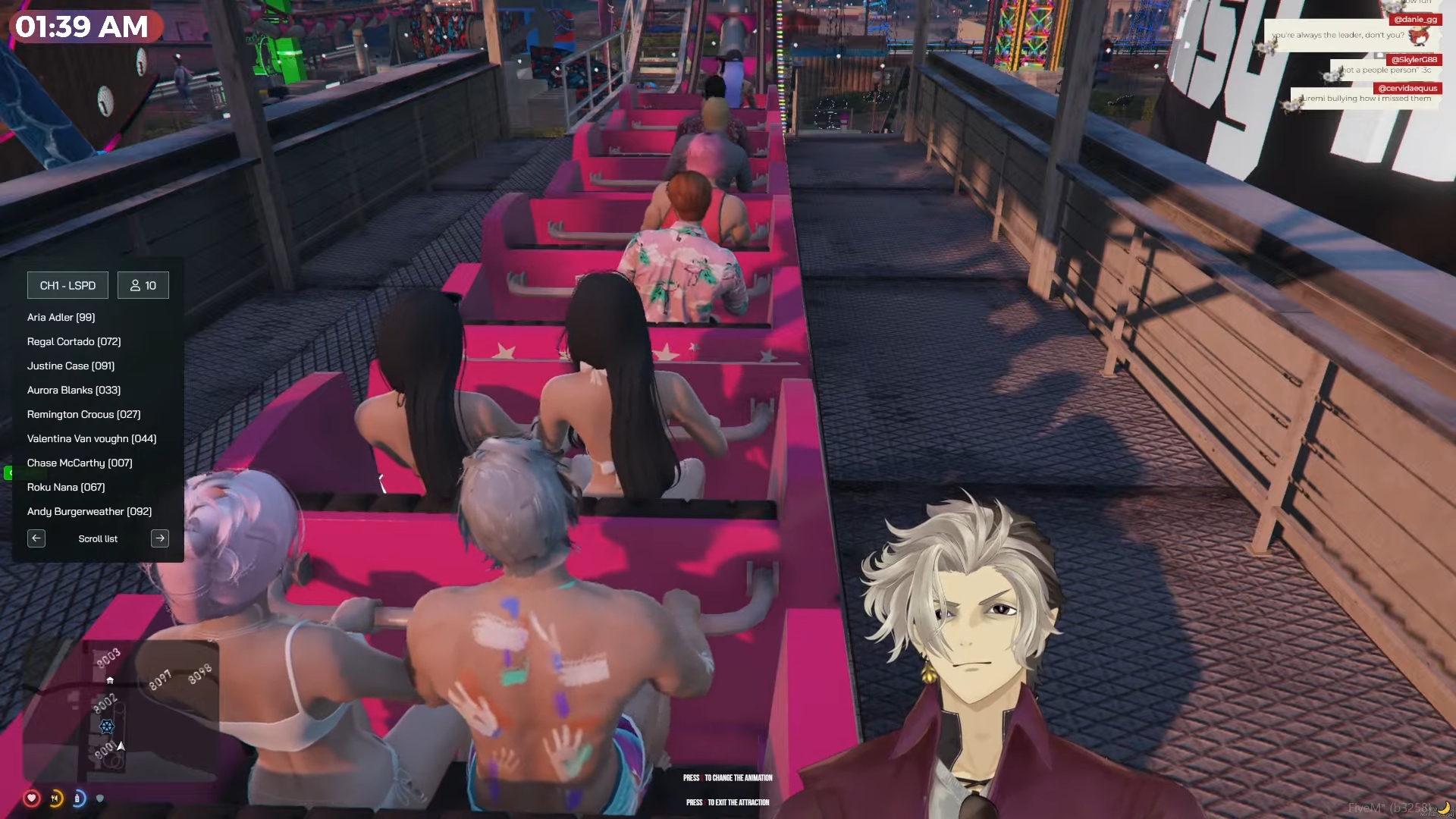Select the CH1 - LSPD channel button

click(67, 286)
